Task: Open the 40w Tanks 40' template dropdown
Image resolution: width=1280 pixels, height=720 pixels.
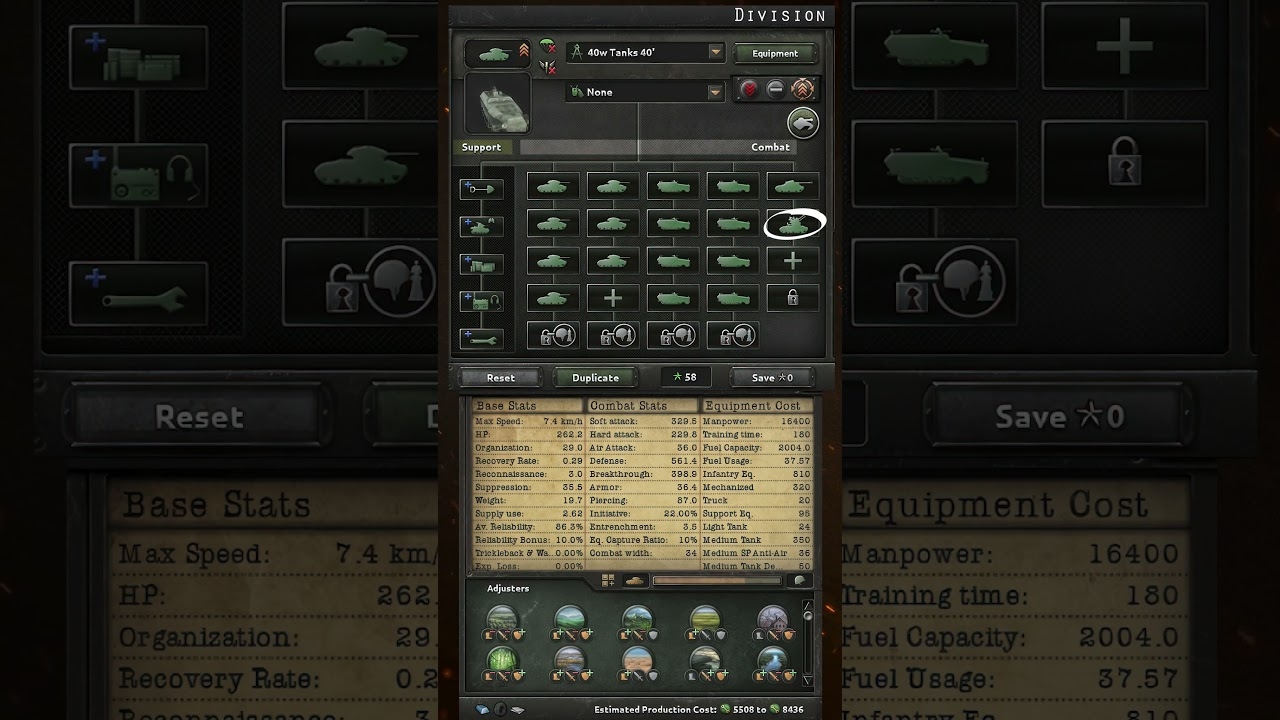Action: [x=645, y=52]
